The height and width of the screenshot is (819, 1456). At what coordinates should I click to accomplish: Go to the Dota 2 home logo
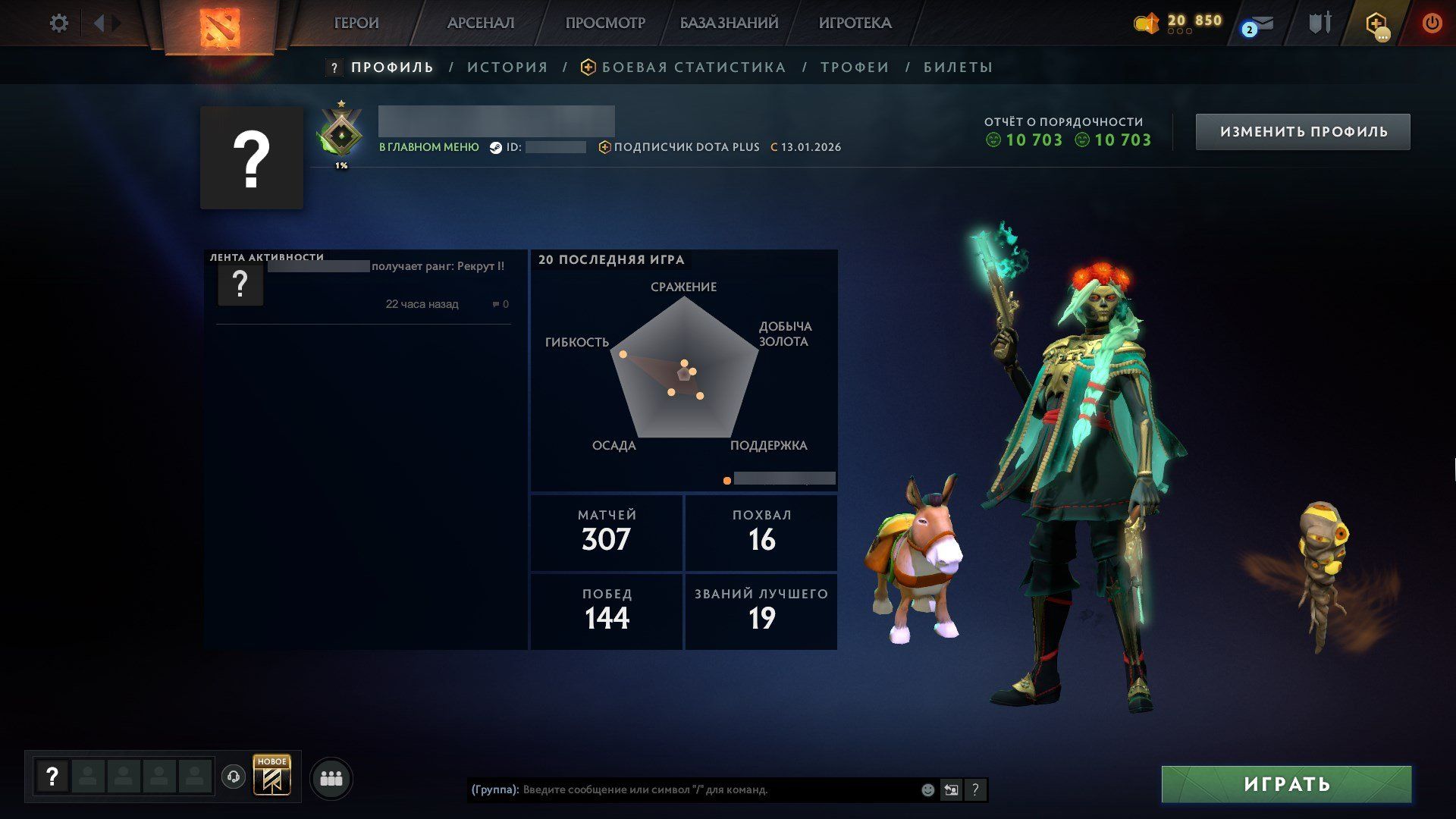[x=219, y=28]
